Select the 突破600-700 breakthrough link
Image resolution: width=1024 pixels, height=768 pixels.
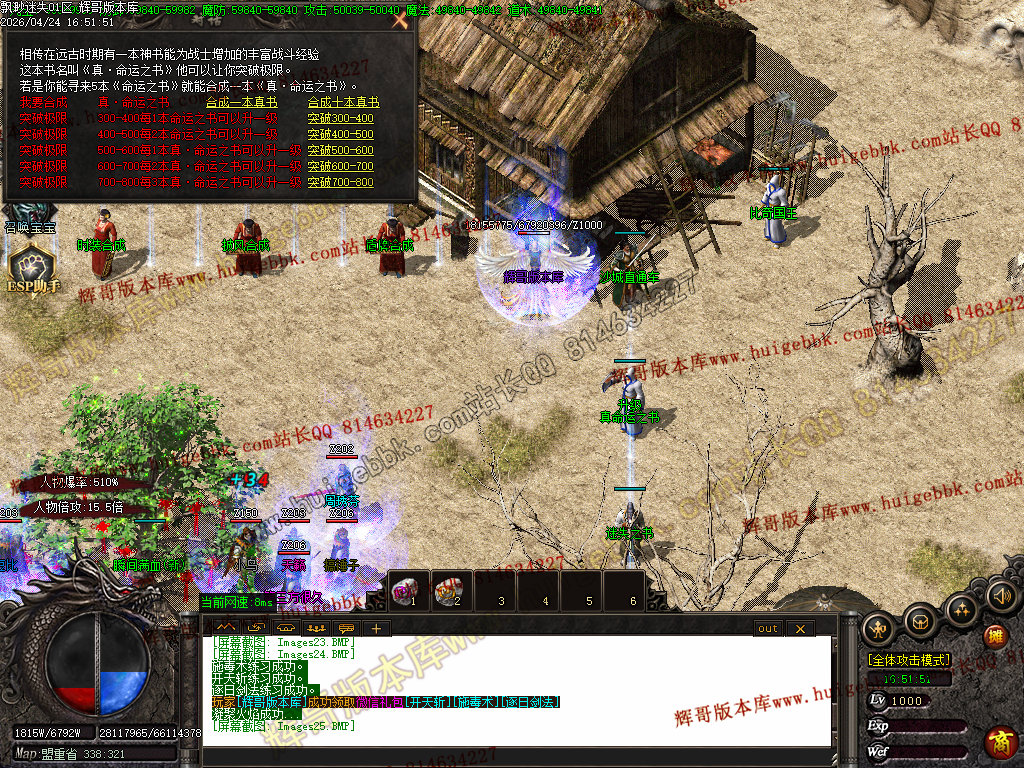tap(340, 166)
